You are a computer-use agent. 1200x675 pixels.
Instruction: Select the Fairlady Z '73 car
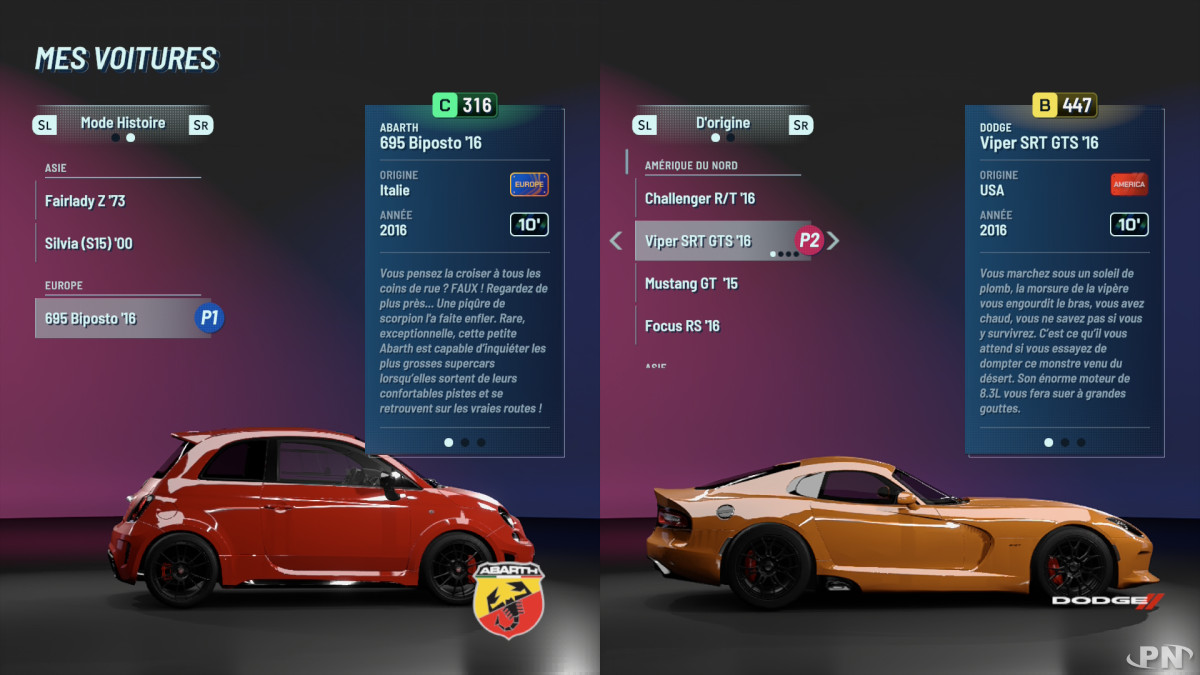(85, 201)
